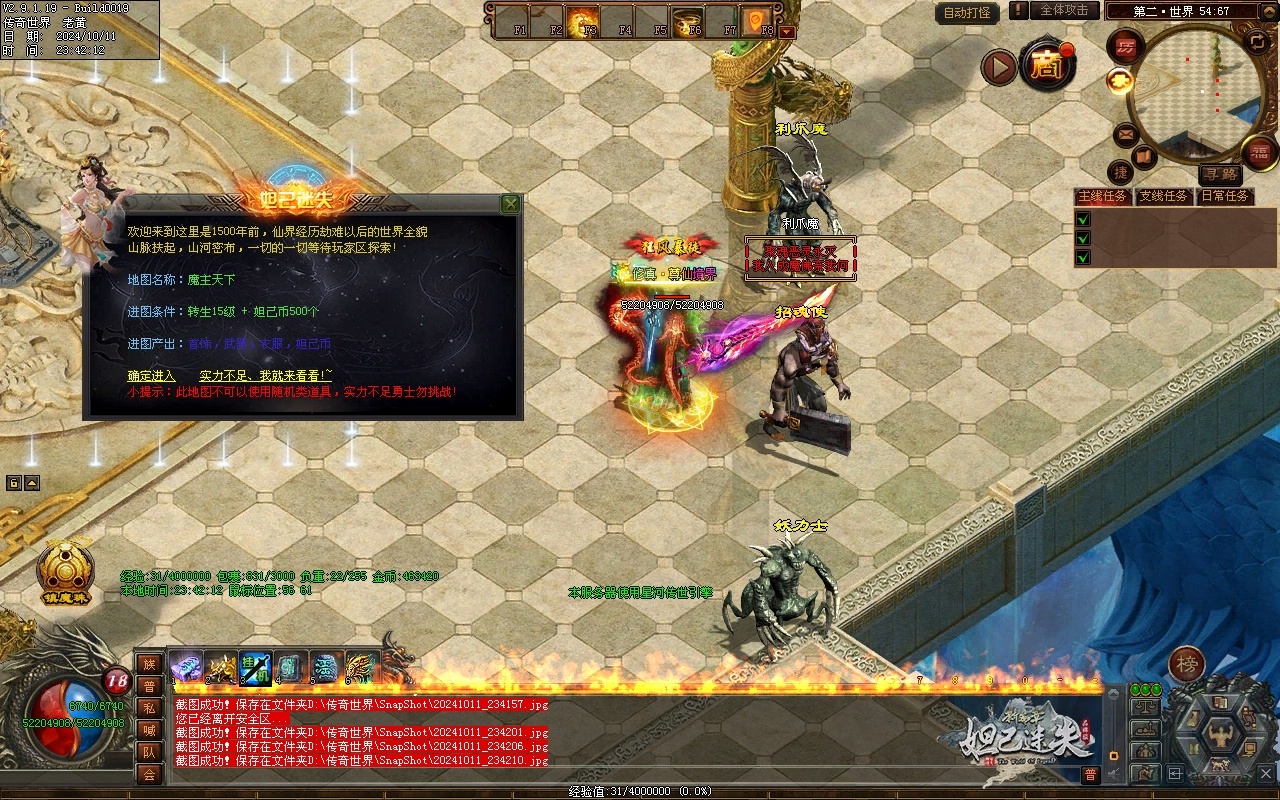Click the 镇魔珠 orb icon

click(66, 571)
